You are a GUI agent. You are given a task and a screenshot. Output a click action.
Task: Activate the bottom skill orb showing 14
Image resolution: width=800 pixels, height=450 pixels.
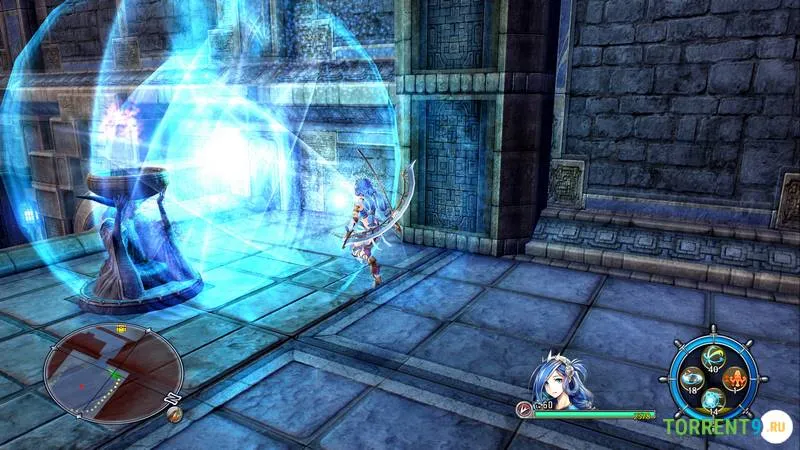715,401
